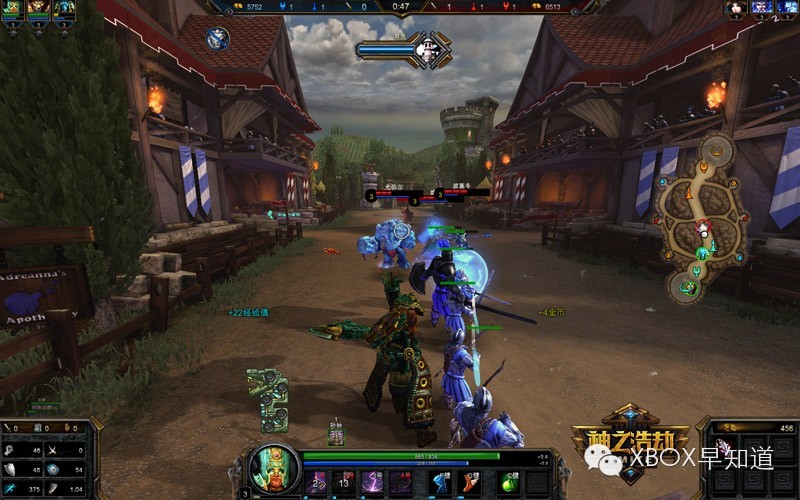
Task: Activate the first ability showing cooldown 2
Action: click(318, 482)
